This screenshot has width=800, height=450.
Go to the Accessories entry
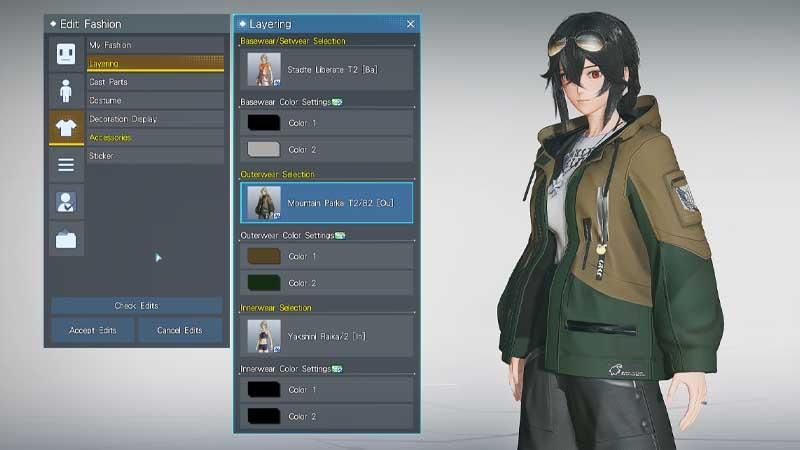tap(154, 137)
